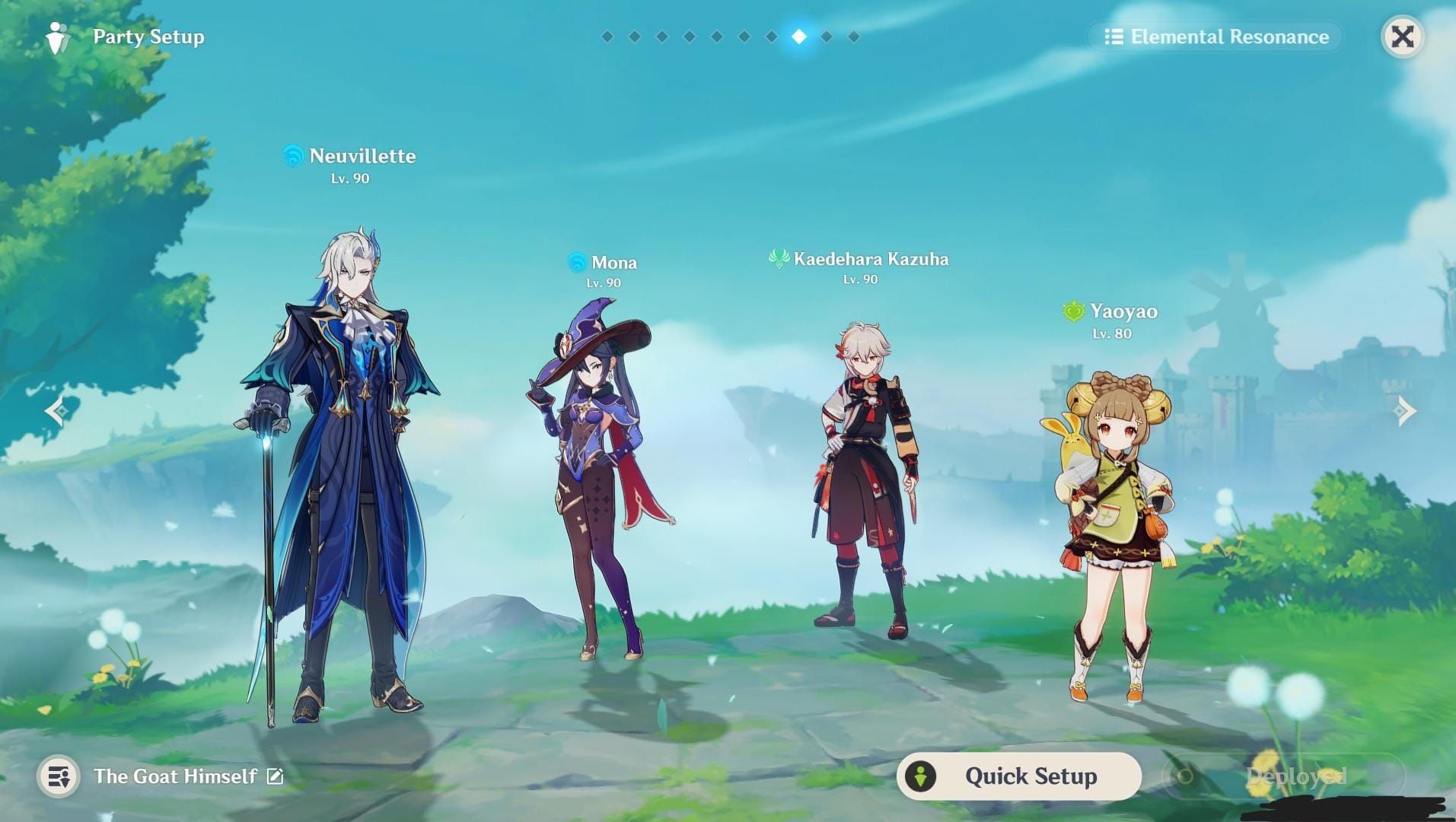Click the Hydro element icon beside Neuvillette's name

point(293,156)
